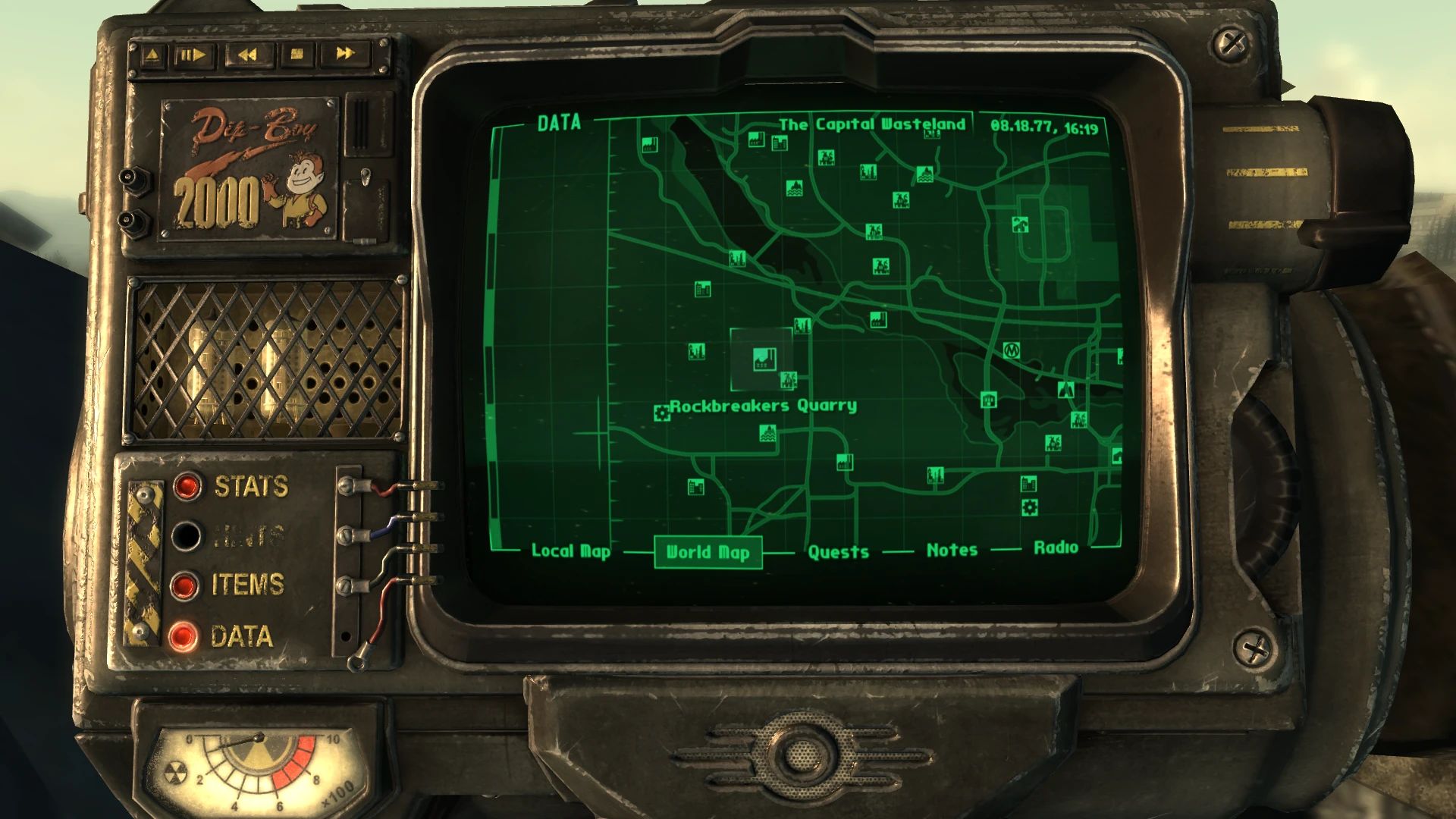Select the factory marker in the top-left map corner

648,144
